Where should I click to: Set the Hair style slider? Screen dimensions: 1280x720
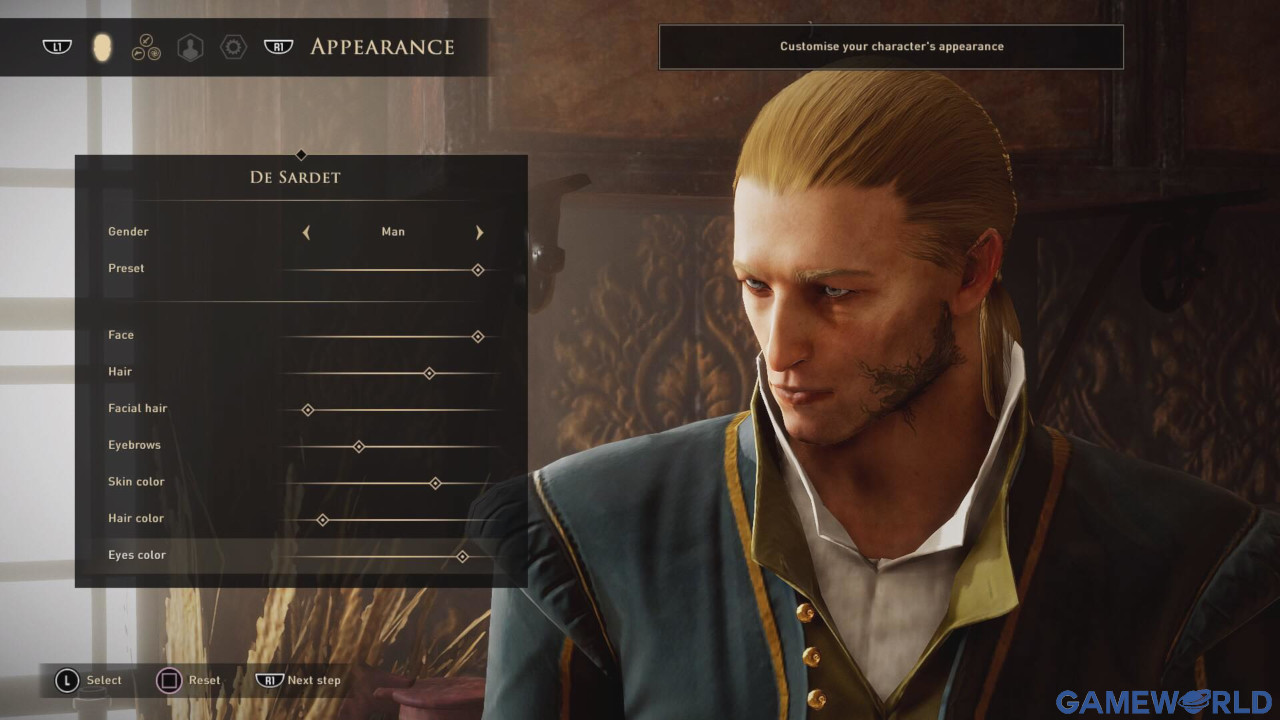[x=429, y=373]
